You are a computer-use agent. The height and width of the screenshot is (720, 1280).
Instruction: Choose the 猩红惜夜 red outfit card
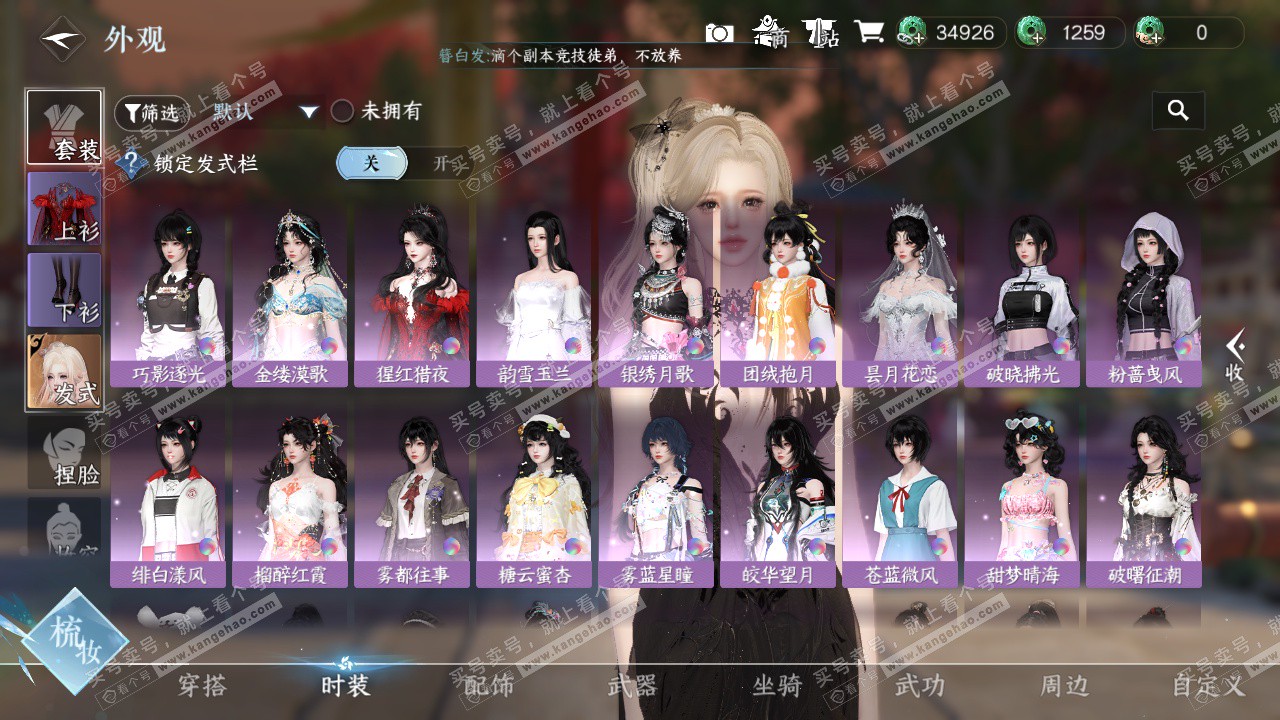coord(413,298)
